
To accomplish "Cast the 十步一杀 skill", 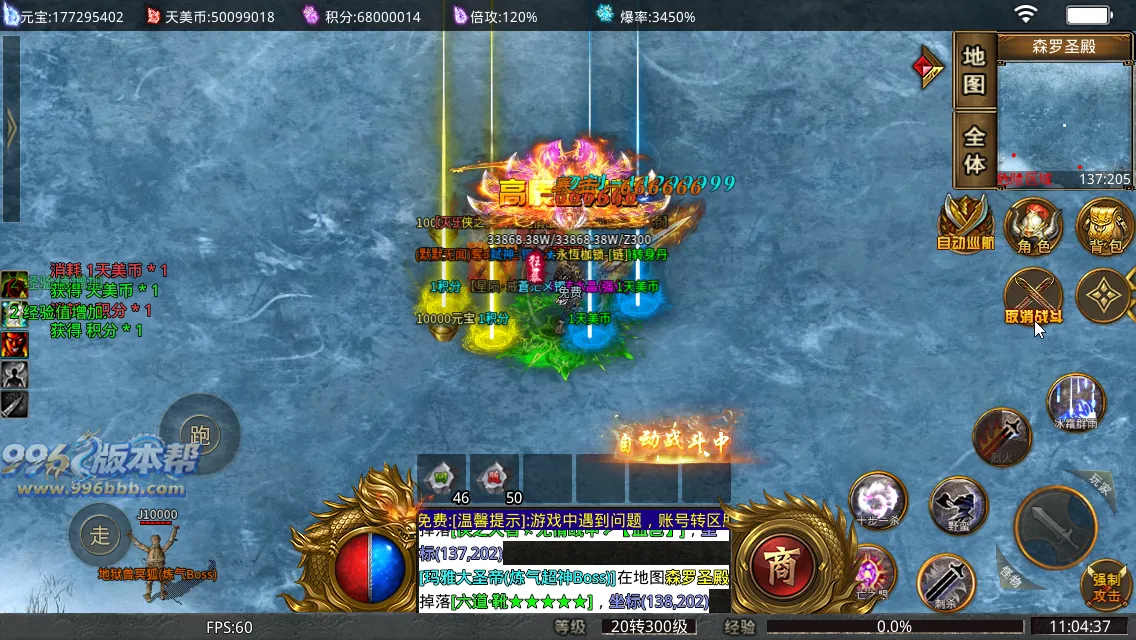I will tap(878, 500).
